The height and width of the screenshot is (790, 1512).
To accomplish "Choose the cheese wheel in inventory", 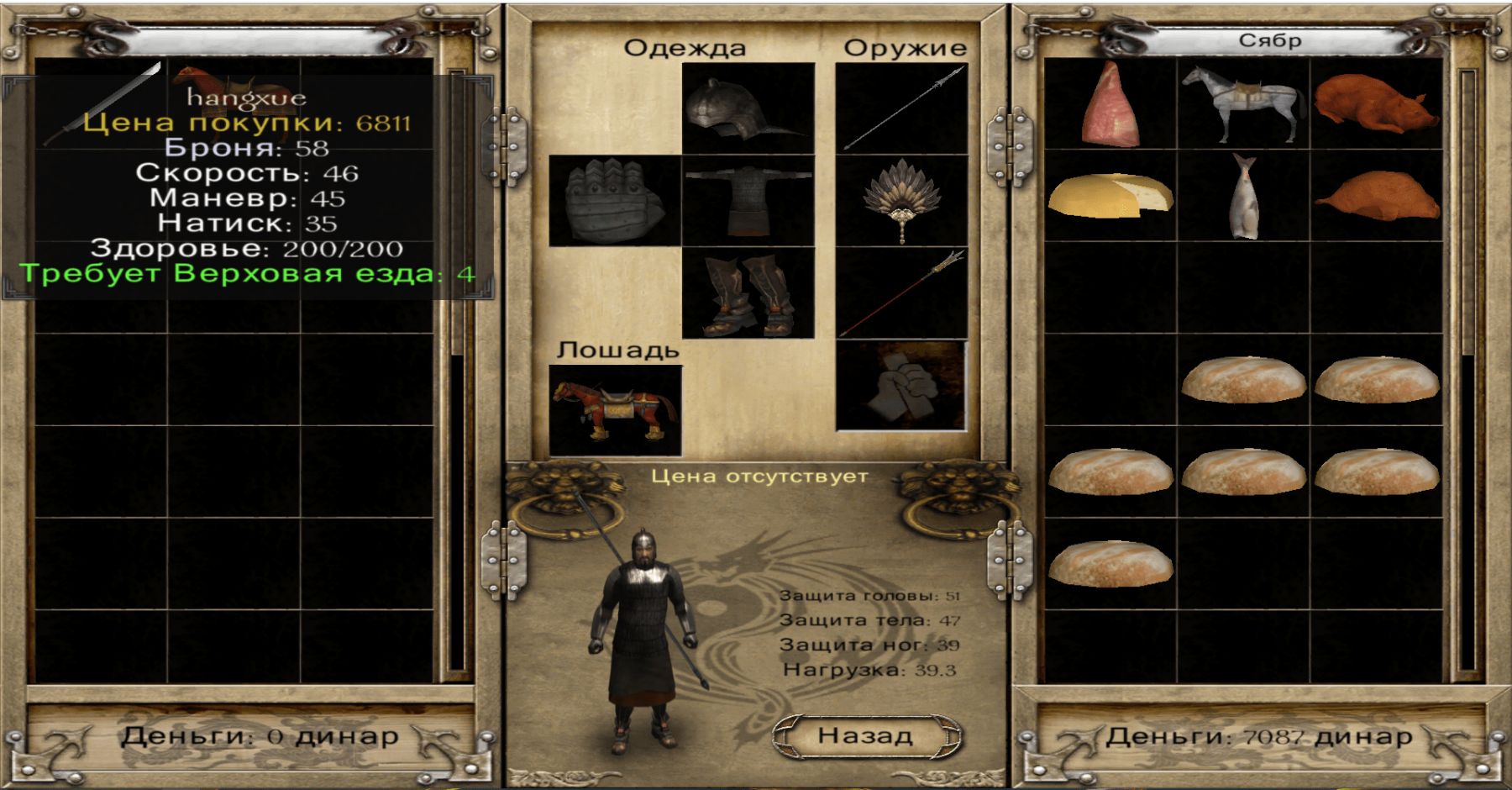I will (x=1110, y=197).
